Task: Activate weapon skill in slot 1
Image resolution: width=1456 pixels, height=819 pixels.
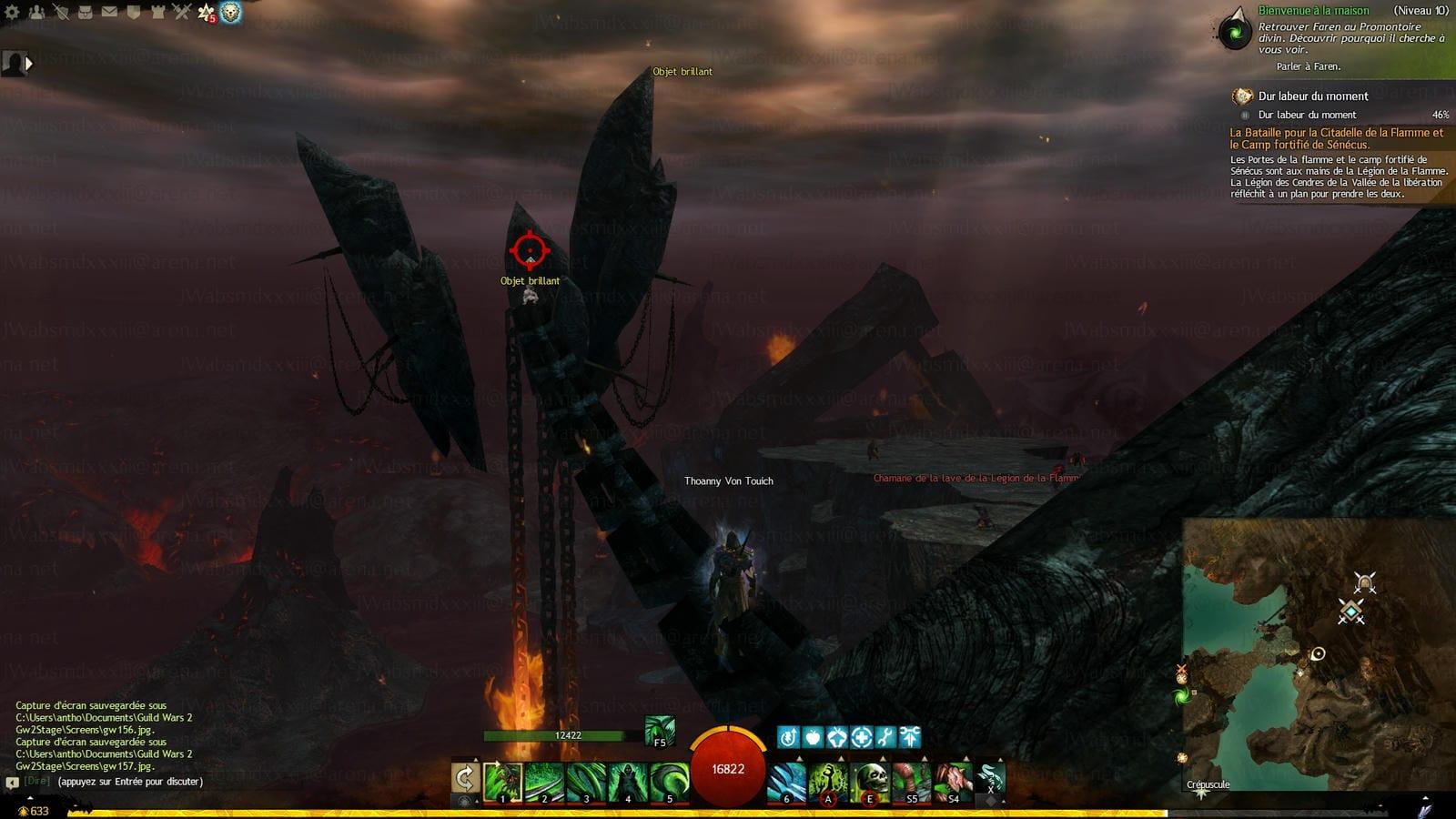Action: point(502,782)
